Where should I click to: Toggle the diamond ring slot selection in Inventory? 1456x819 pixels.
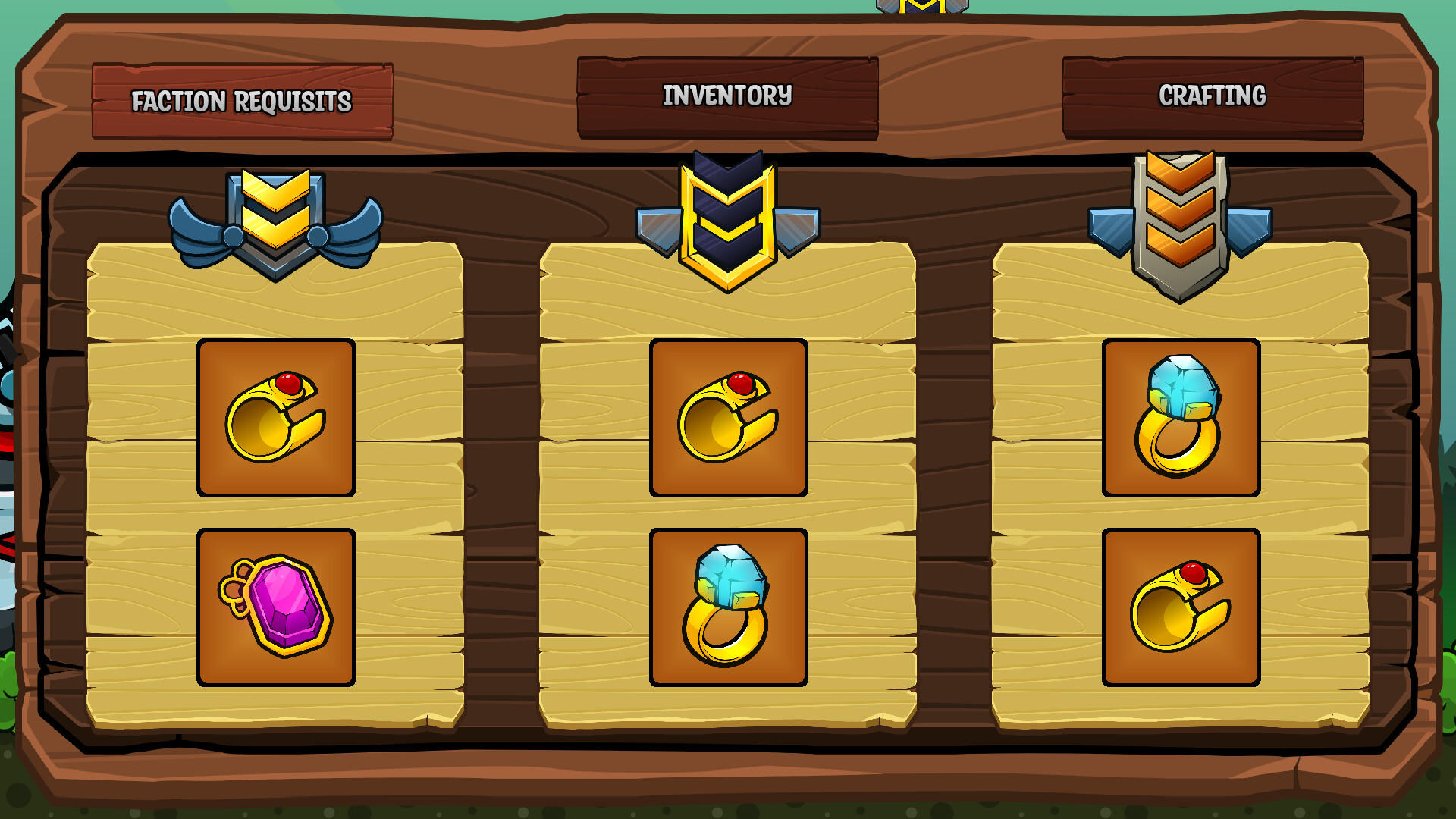pos(727,607)
